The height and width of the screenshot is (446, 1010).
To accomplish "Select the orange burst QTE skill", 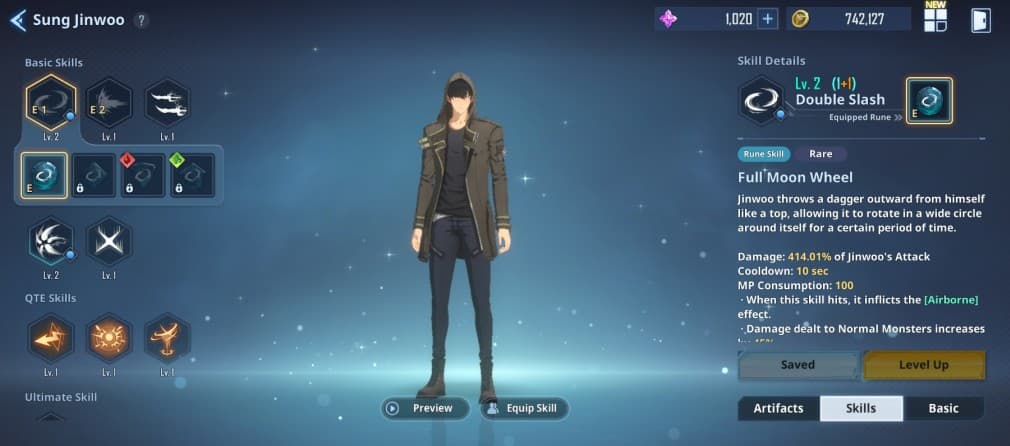I will point(108,338).
